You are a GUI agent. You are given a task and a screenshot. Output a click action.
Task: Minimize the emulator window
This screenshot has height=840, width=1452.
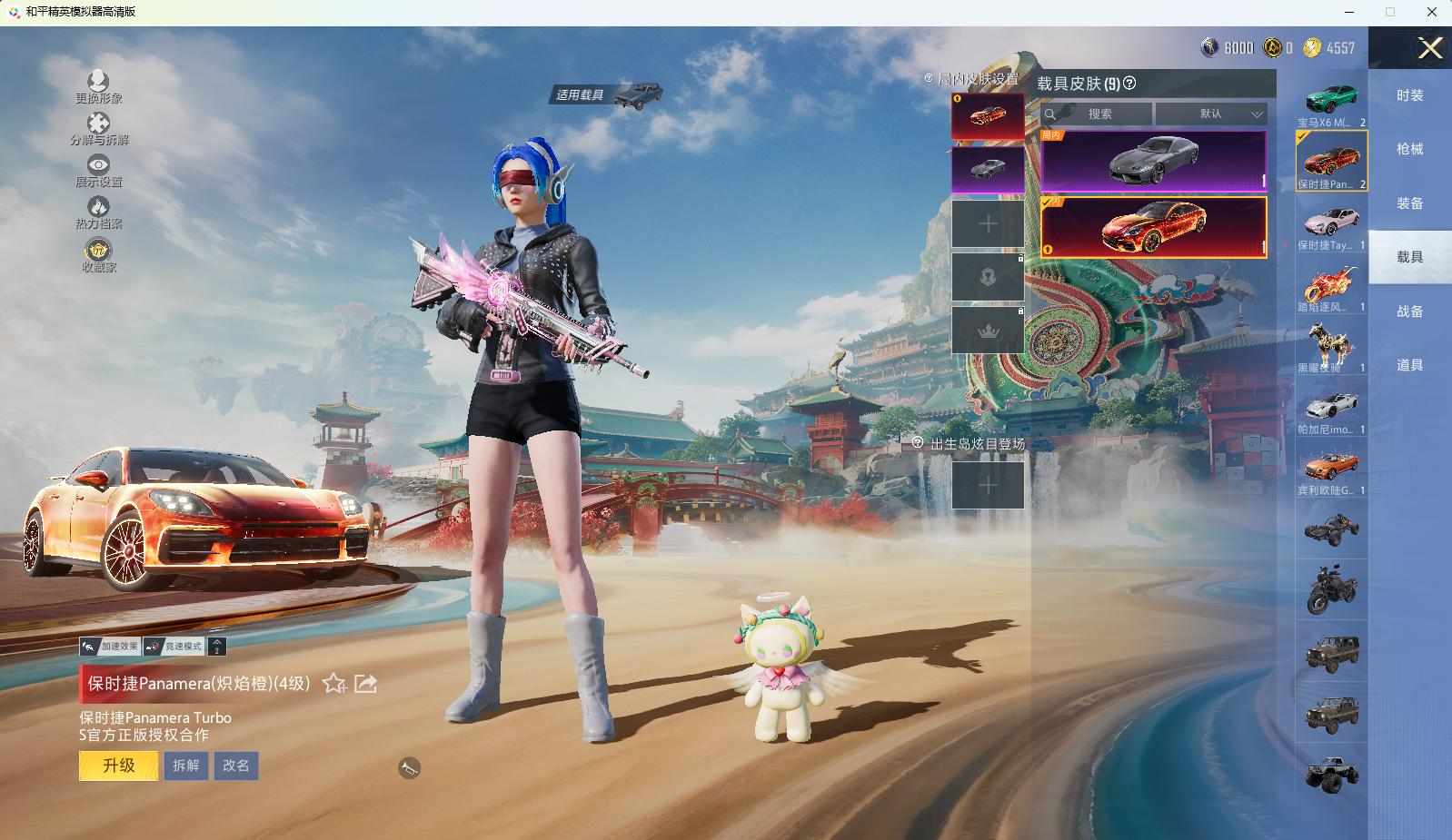pos(1348,12)
